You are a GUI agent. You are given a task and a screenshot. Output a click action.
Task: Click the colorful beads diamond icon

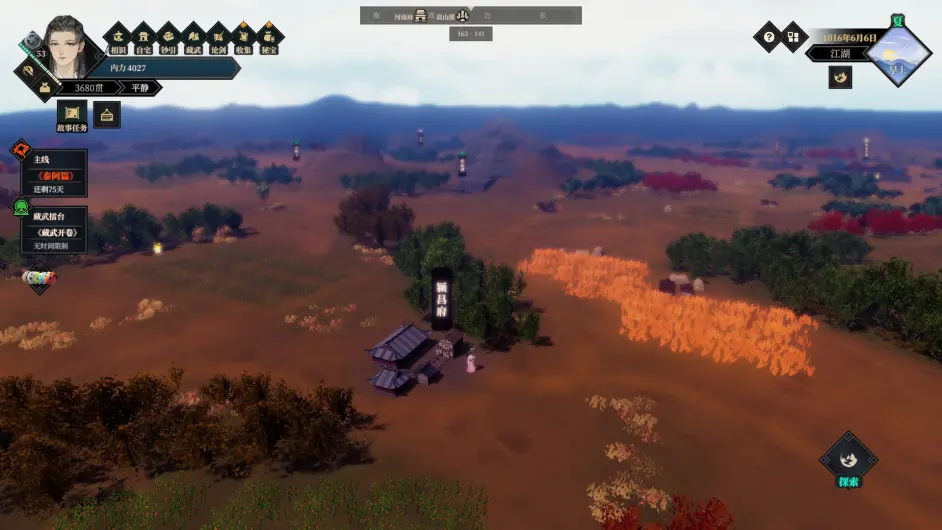pyautogui.click(x=38, y=277)
